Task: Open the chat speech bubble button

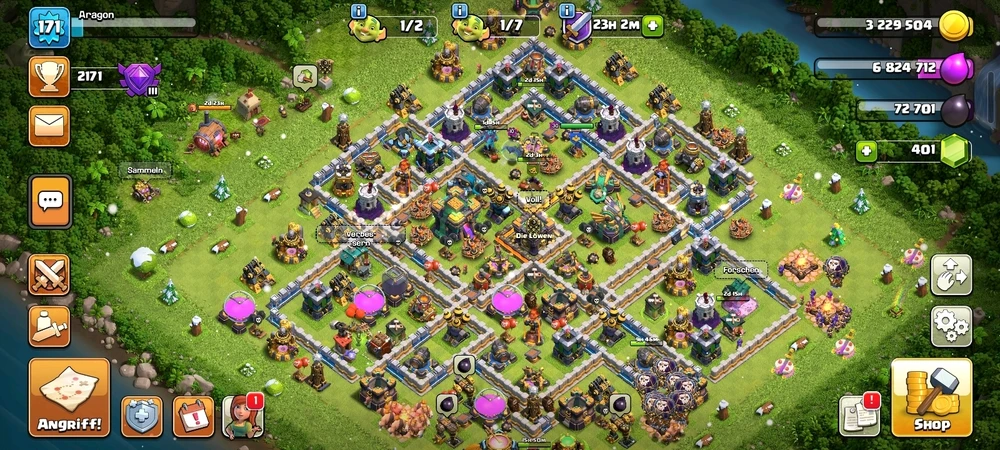Action: pyautogui.click(x=49, y=201)
